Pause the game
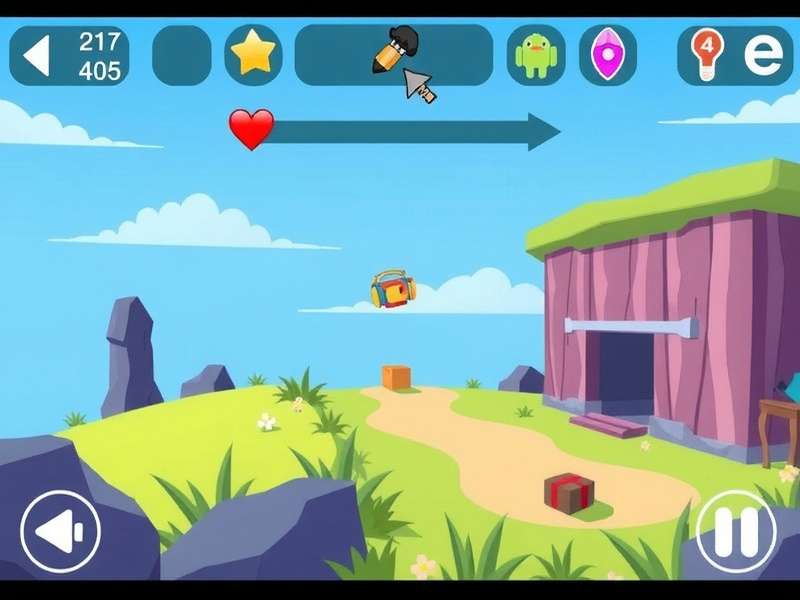 (x=737, y=530)
